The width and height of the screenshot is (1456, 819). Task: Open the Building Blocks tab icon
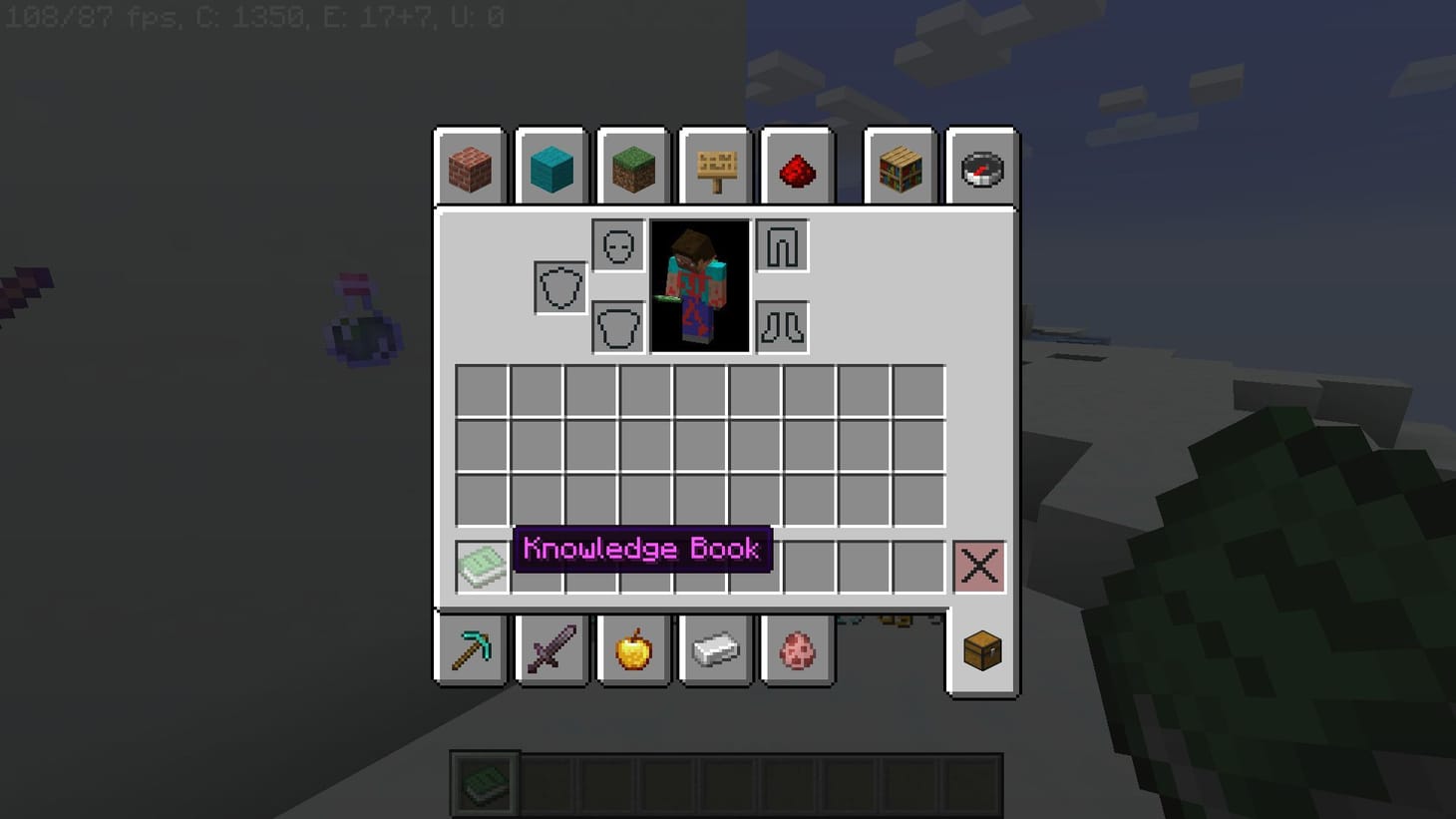(x=469, y=169)
